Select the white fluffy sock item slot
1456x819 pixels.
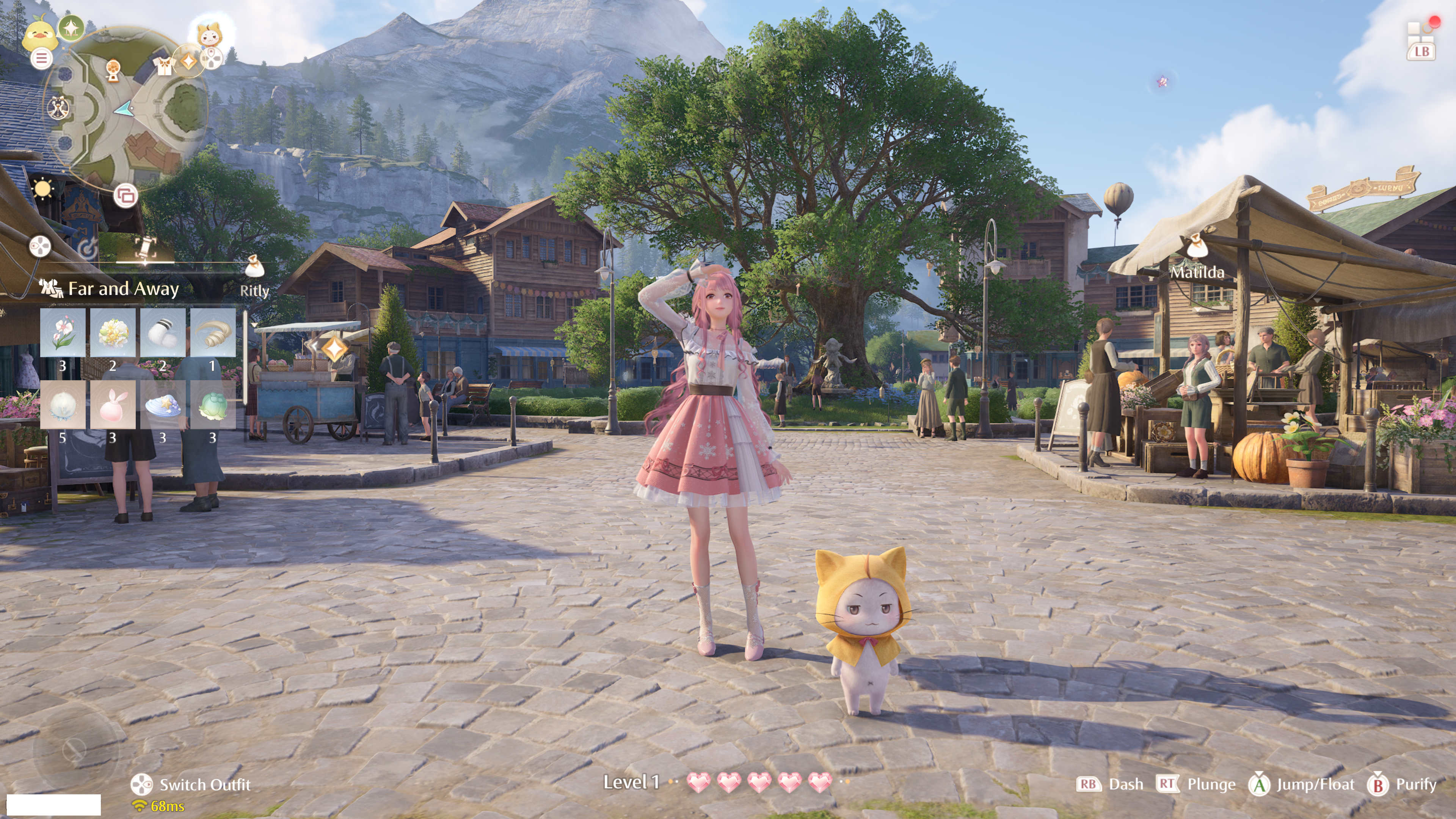click(163, 333)
